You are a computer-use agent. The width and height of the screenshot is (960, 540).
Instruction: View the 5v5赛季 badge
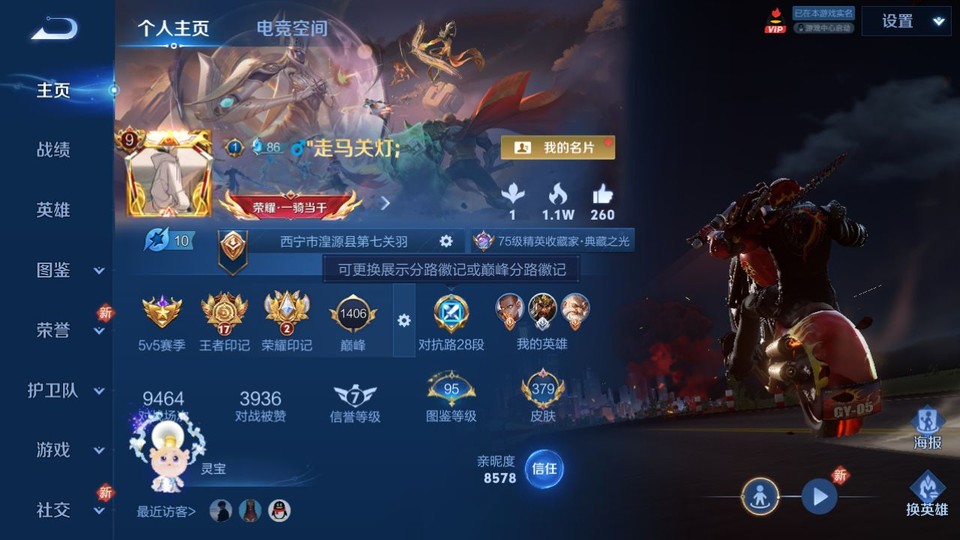(162, 314)
